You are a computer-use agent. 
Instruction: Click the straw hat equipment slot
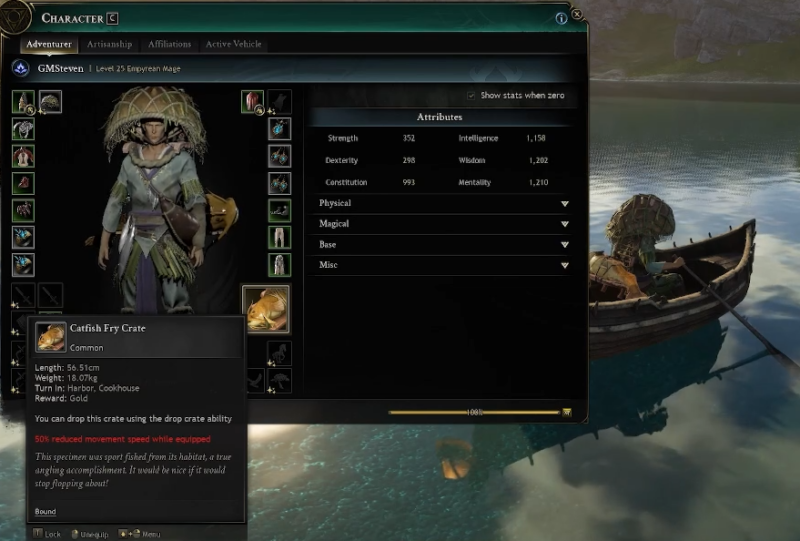(49, 102)
